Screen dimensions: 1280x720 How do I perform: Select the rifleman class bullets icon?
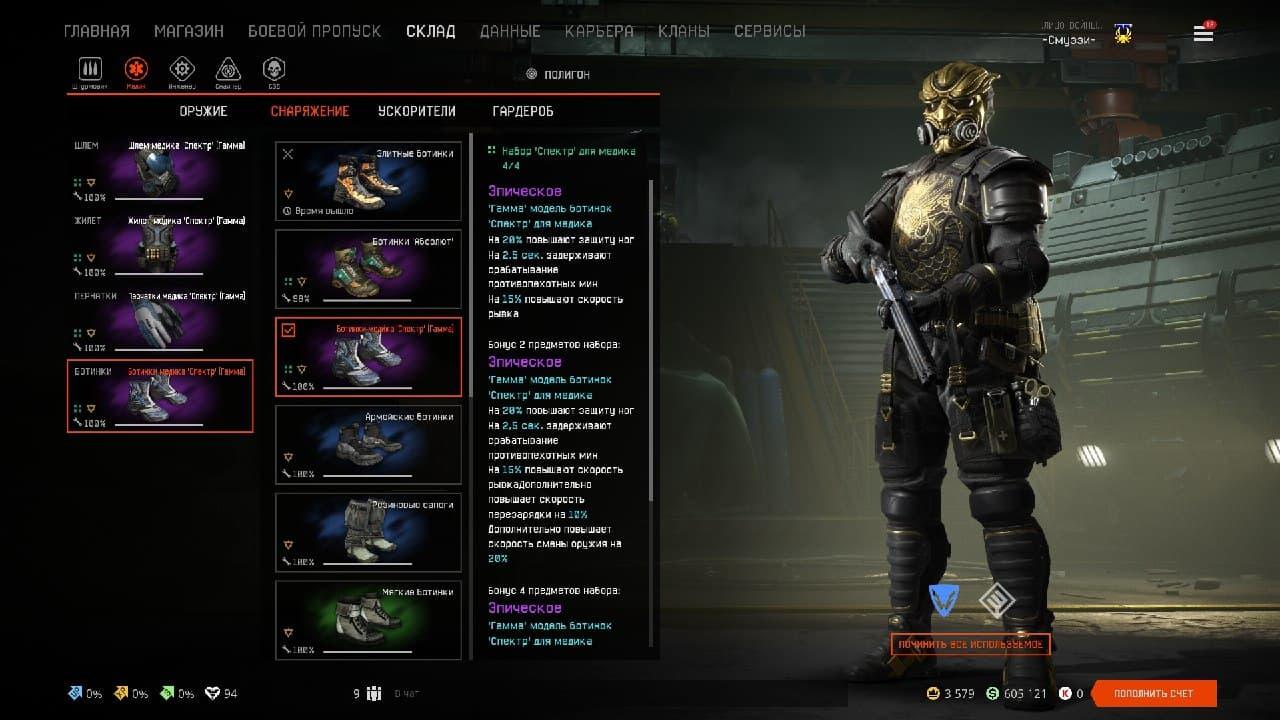(x=90, y=69)
